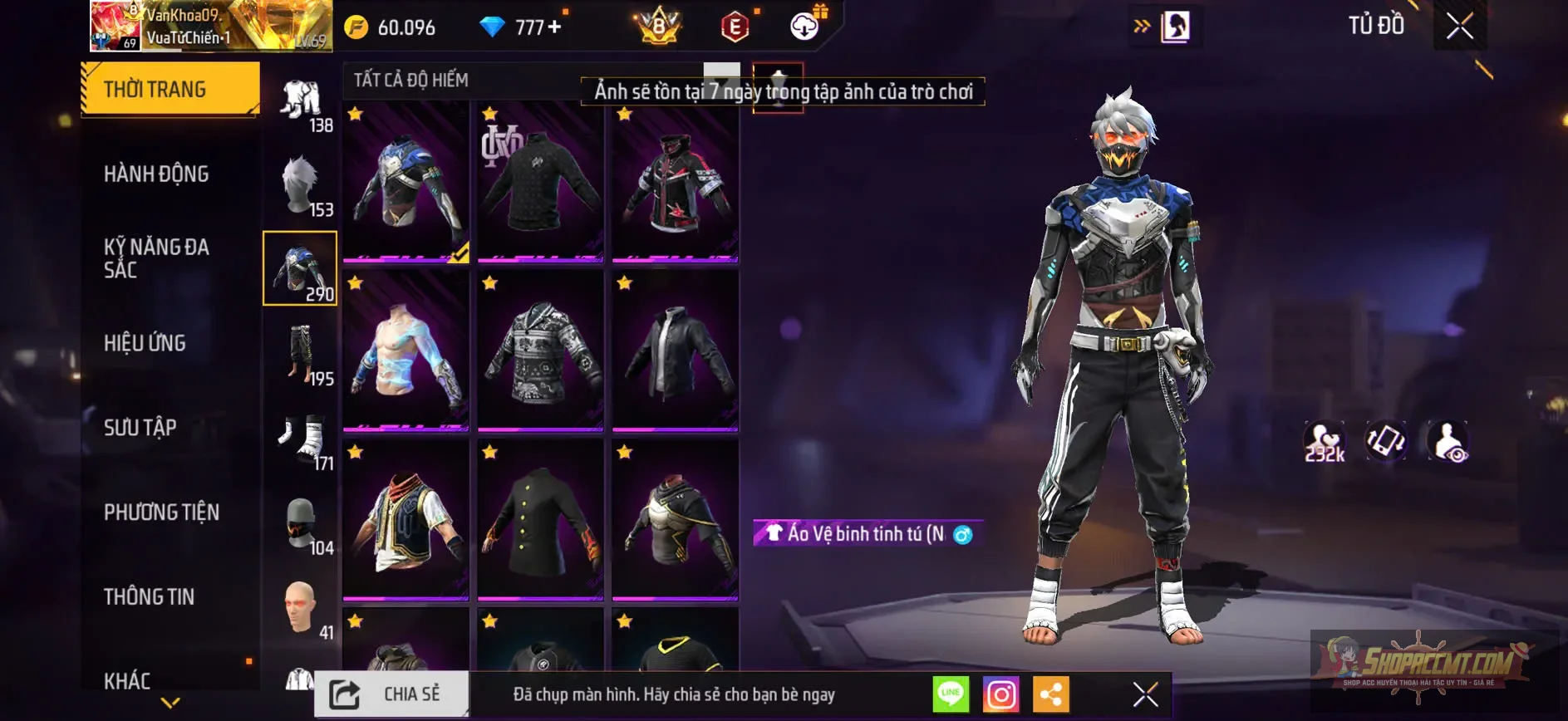Select the pants category showing 195 items
The height and width of the screenshot is (721, 1568).
tap(301, 357)
